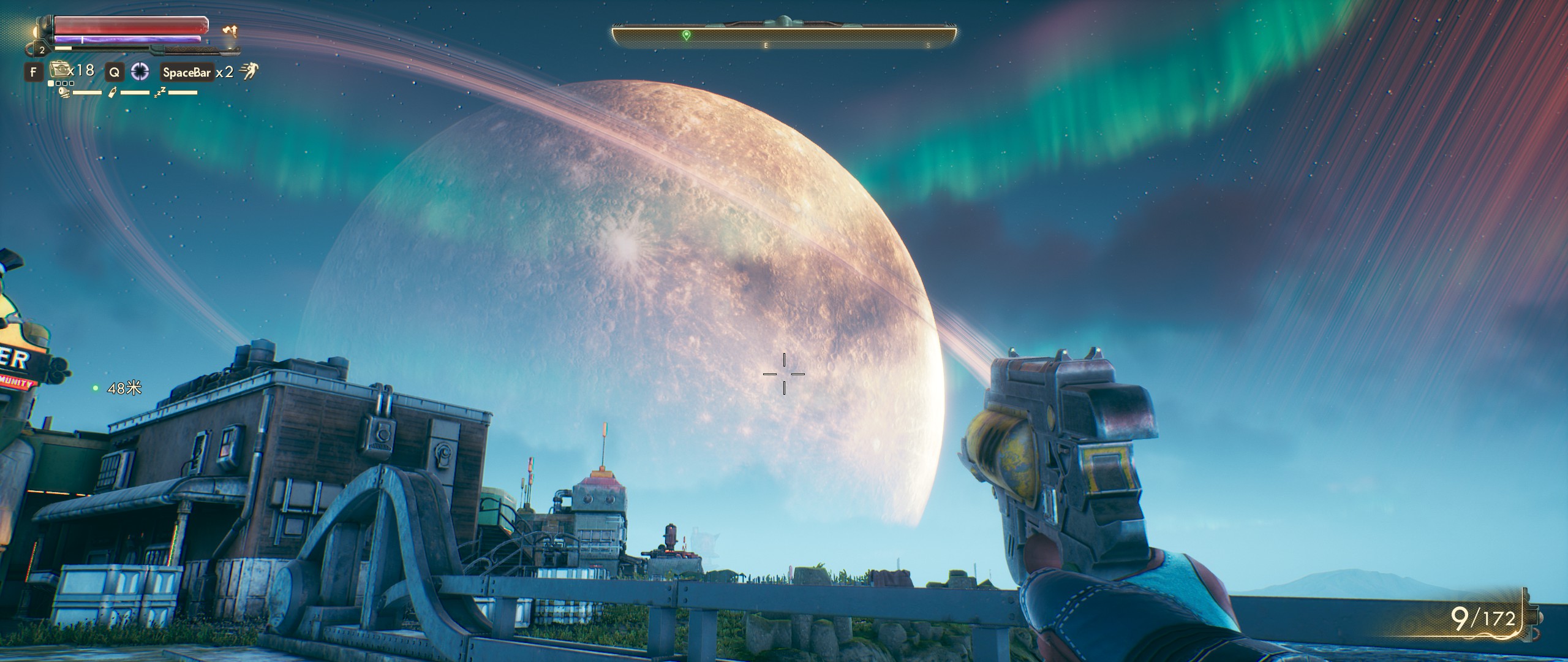Activate the Tactical Time Dilation icon
Image resolution: width=1568 pixels, height=662 pixels.
tap(140, 72)
